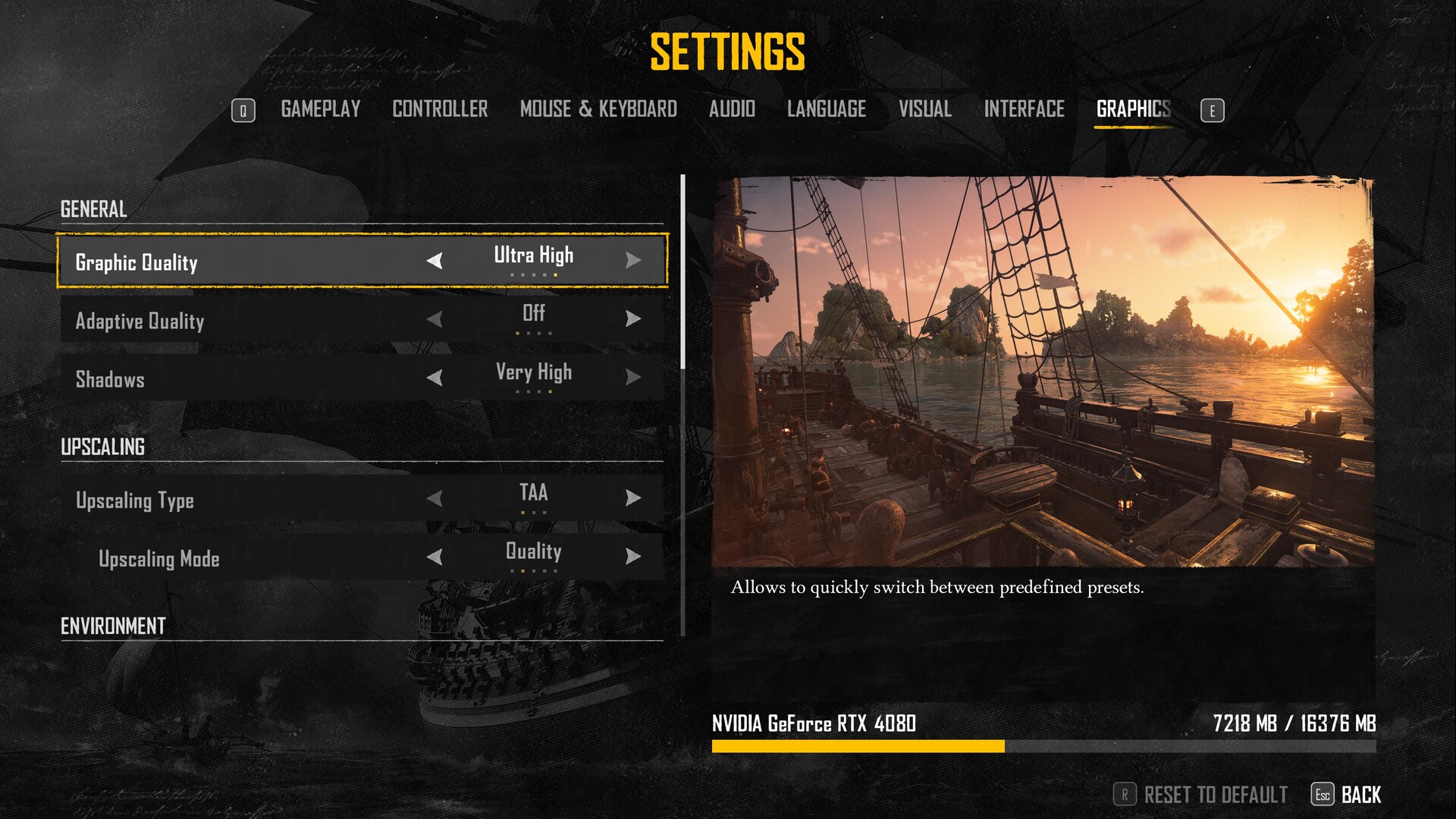
Task: Click the left arrow for Adaptive Quality
Action: [x=435, y=319]
